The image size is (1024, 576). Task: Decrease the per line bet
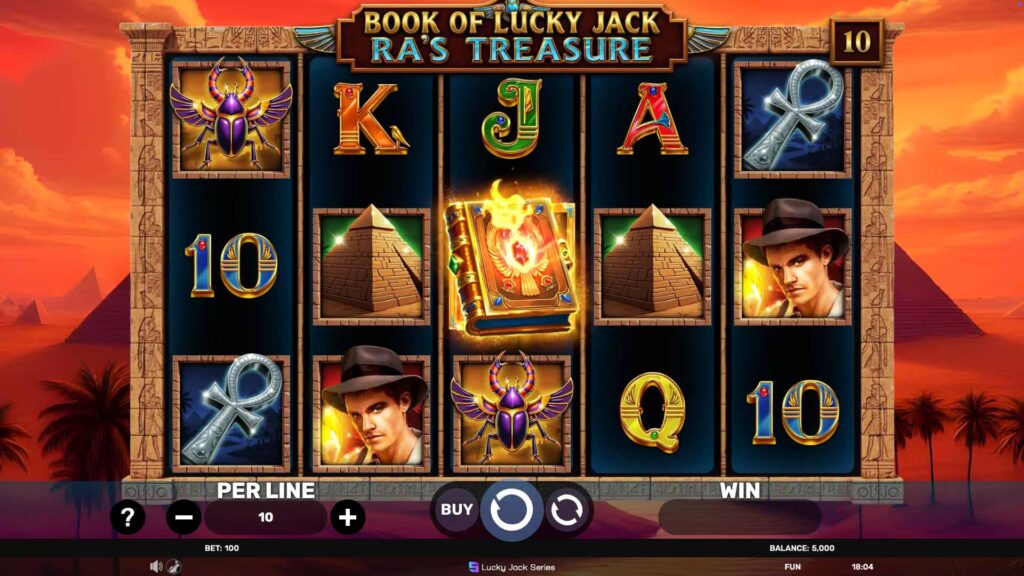point(183,517)
